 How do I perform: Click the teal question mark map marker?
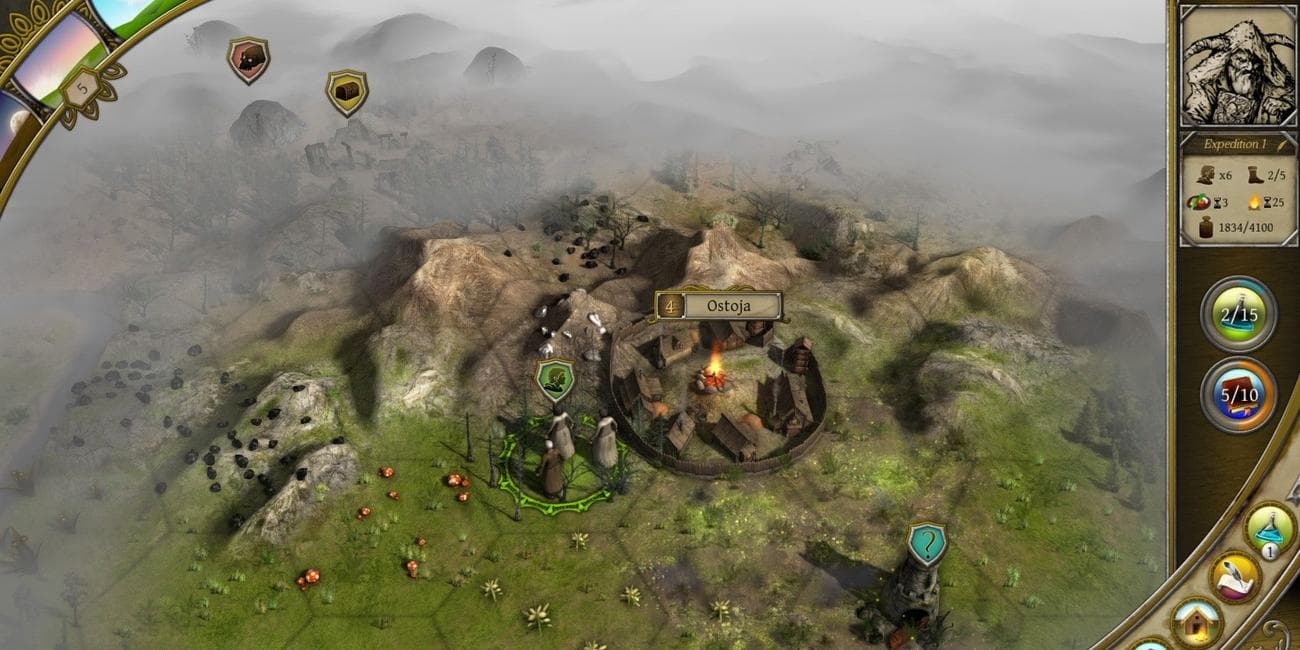coord(927,544)
